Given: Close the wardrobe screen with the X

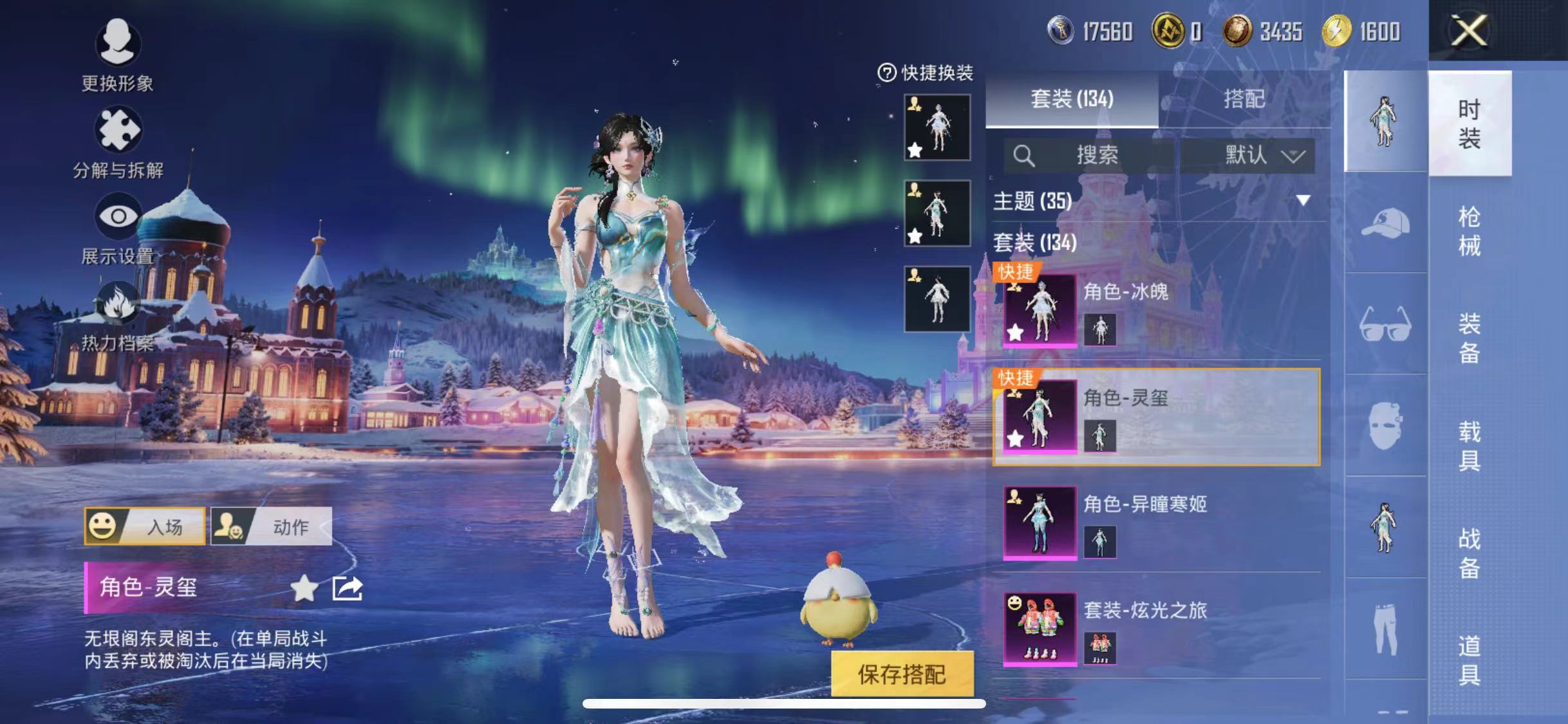Looking at the screenshot, I should (1469, 30).
